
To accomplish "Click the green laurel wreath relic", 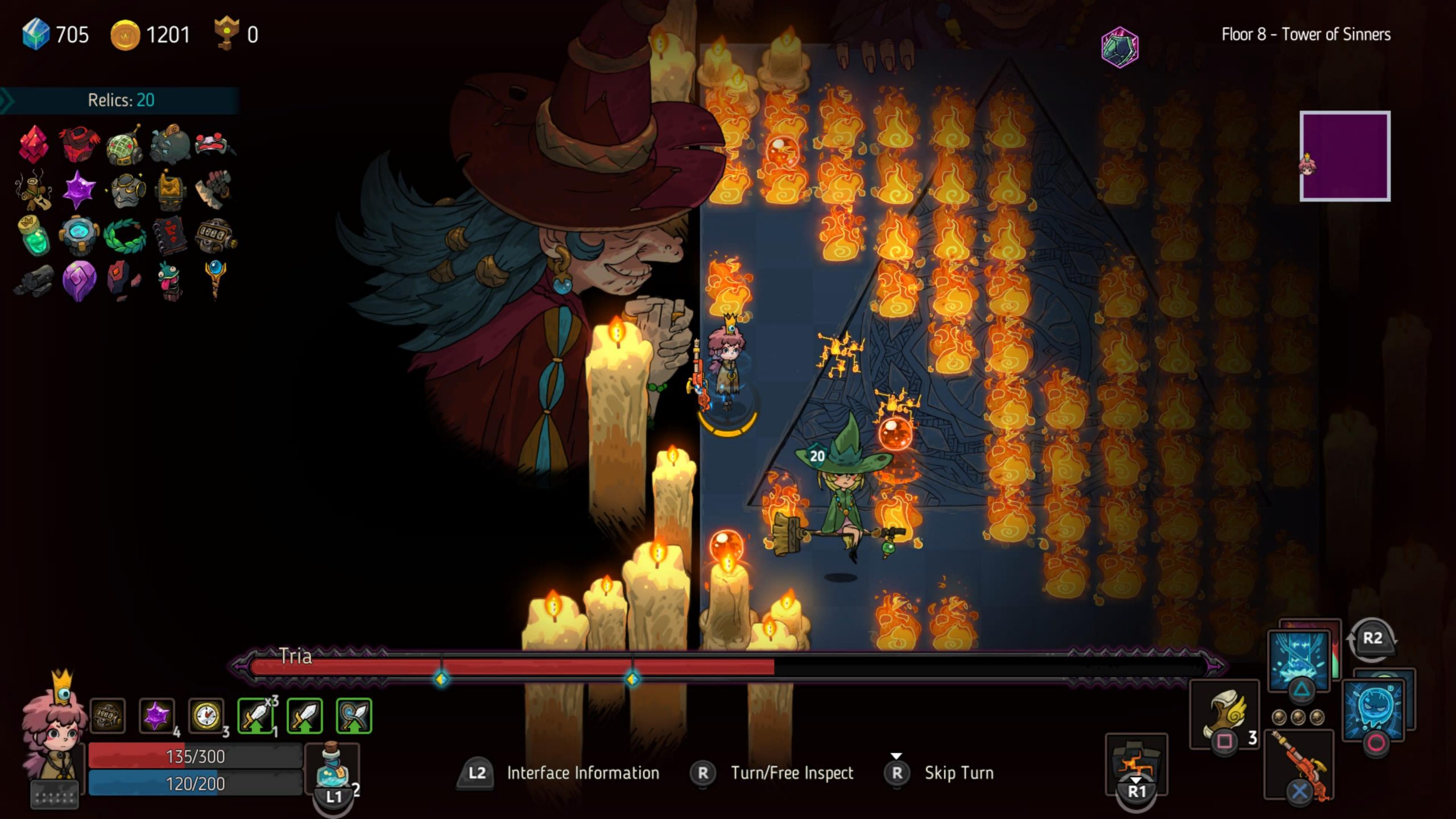I will click(125, 235).
